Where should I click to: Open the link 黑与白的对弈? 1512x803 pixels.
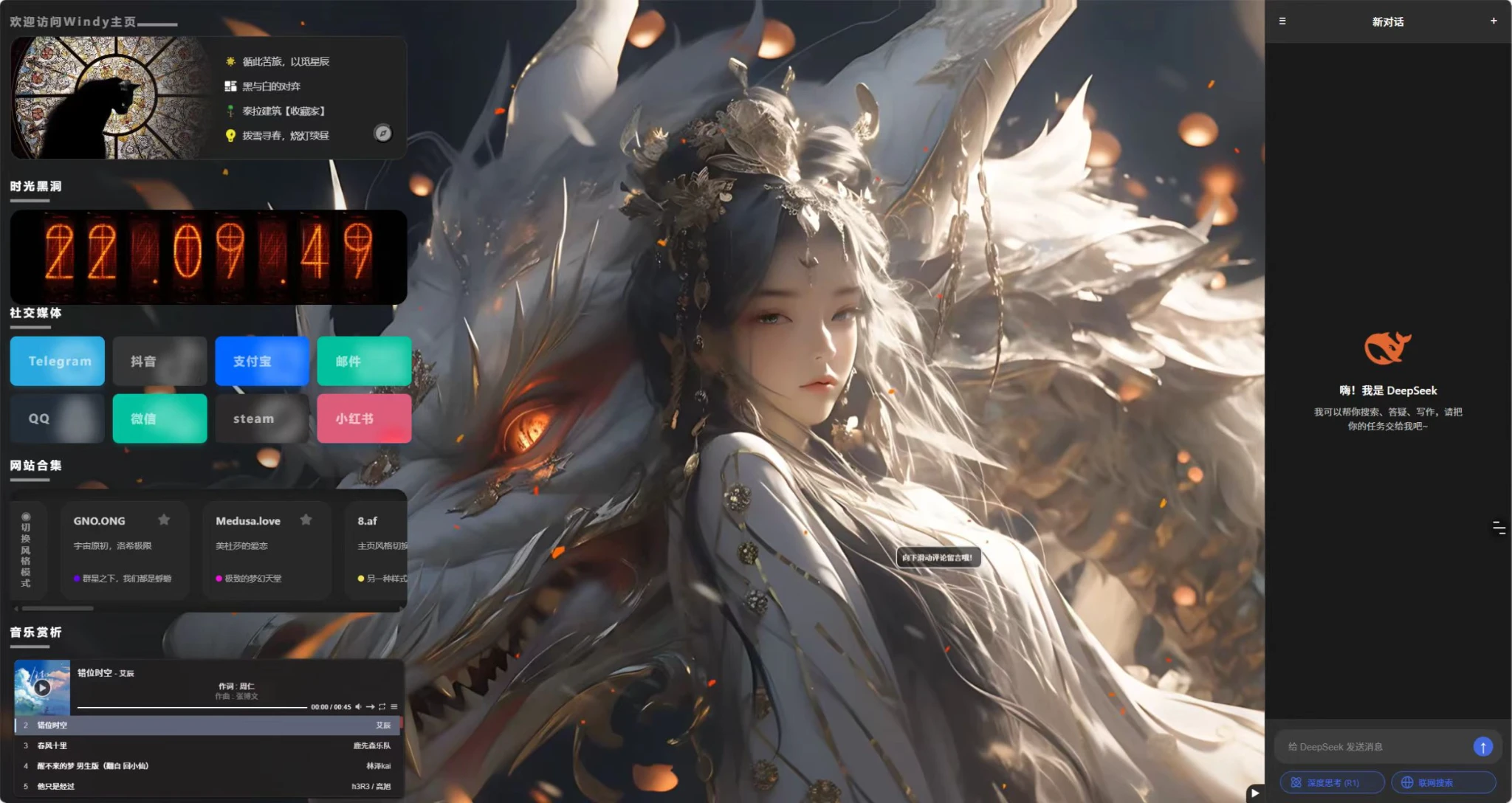point(271,86)
